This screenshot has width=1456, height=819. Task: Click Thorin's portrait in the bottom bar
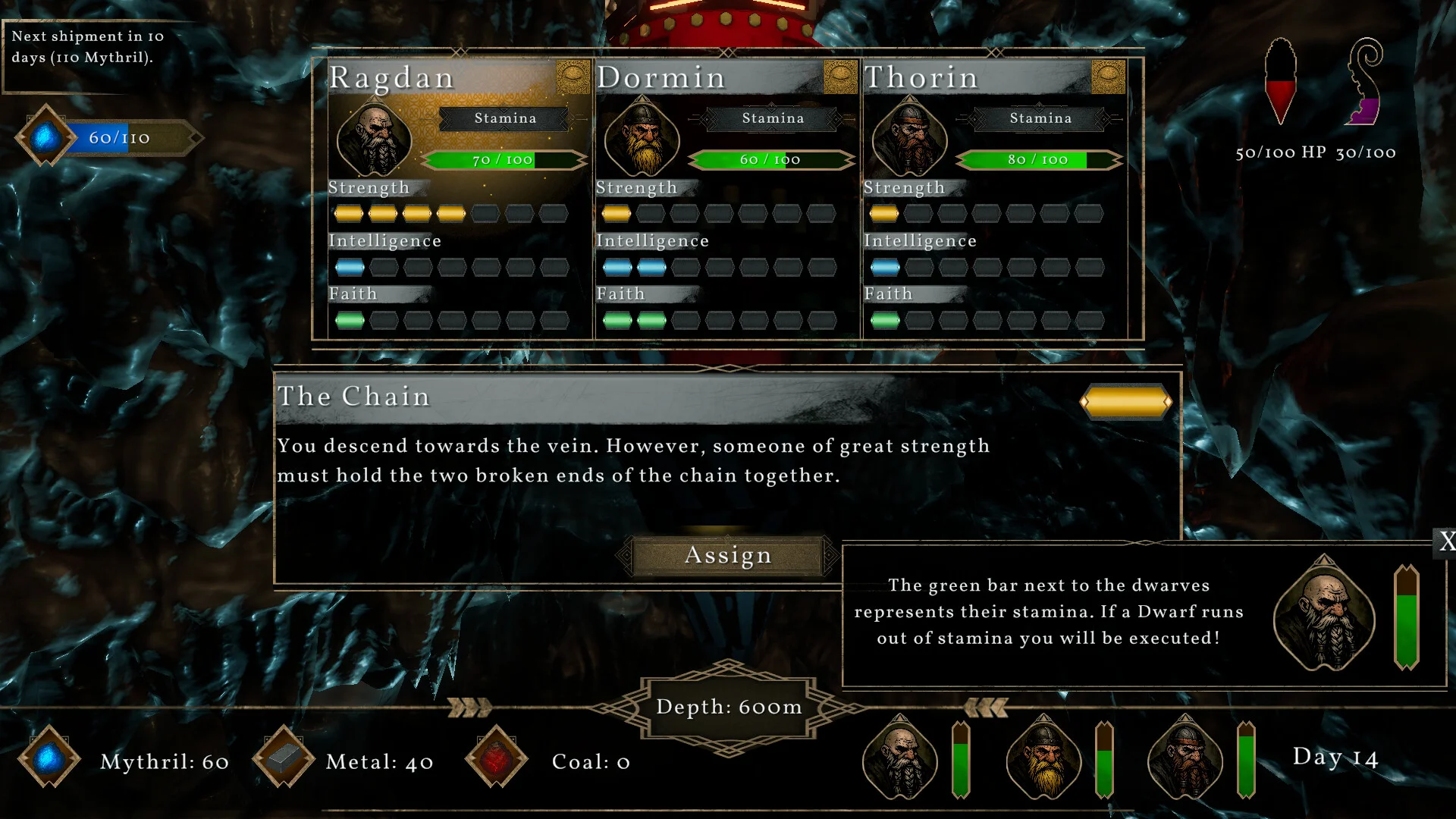pyautogui.click(x=1185, y=758)
